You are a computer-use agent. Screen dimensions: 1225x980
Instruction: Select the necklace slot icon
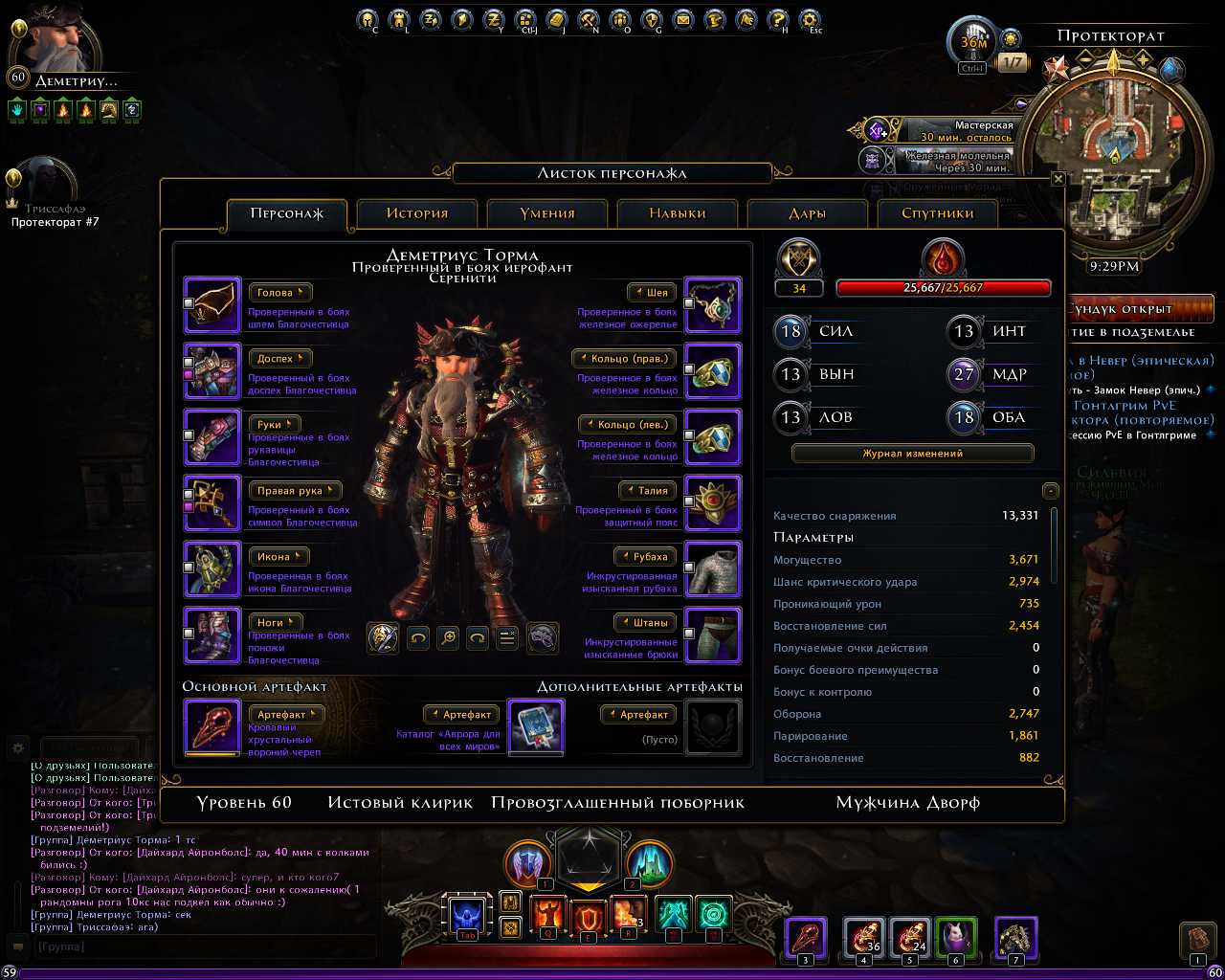tap(713, 305)
